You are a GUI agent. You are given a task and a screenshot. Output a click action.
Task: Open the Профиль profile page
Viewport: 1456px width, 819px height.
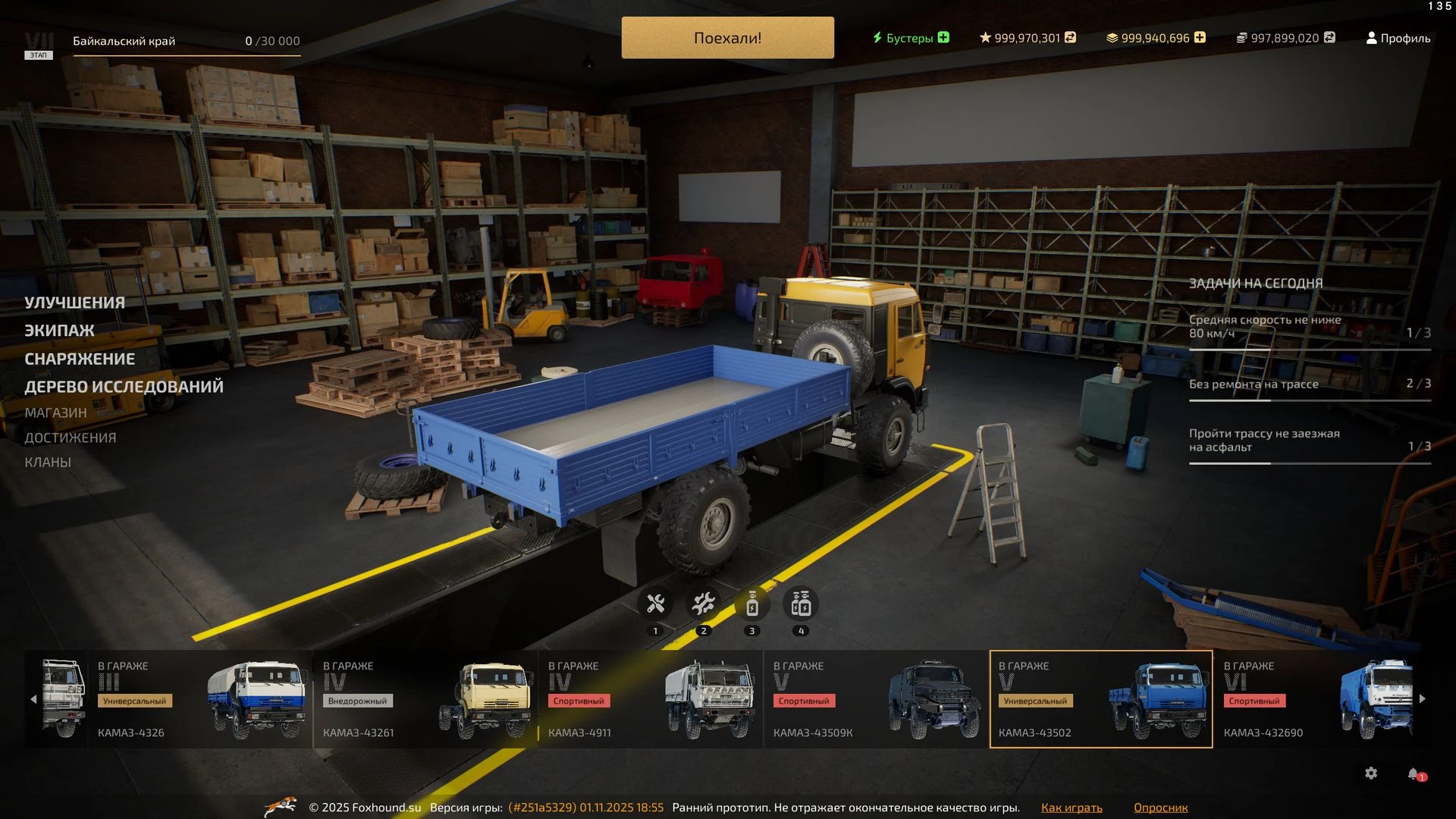1398,38
